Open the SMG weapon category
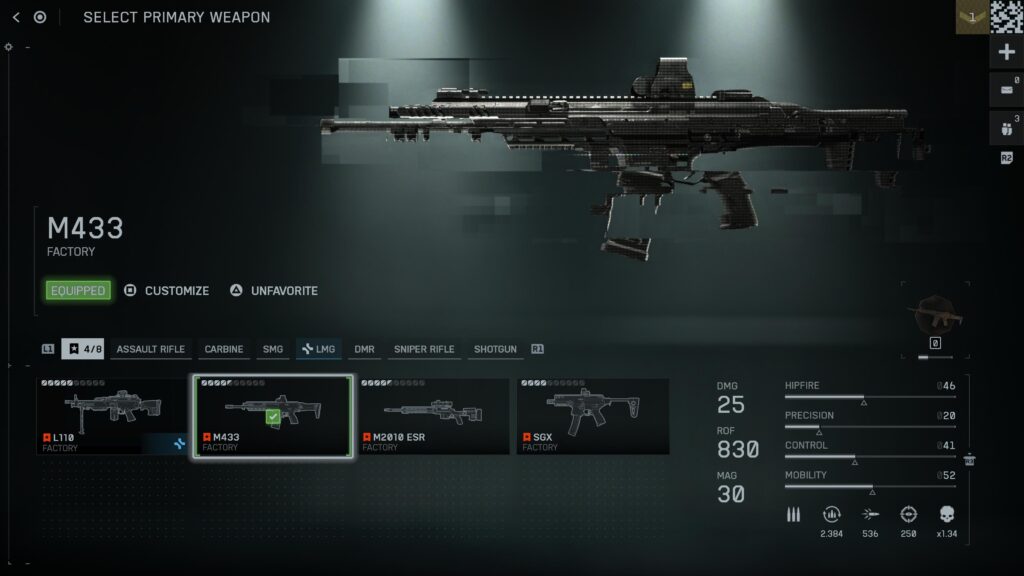The height and width of the screenshot is (576, 1024). [273, 349]
